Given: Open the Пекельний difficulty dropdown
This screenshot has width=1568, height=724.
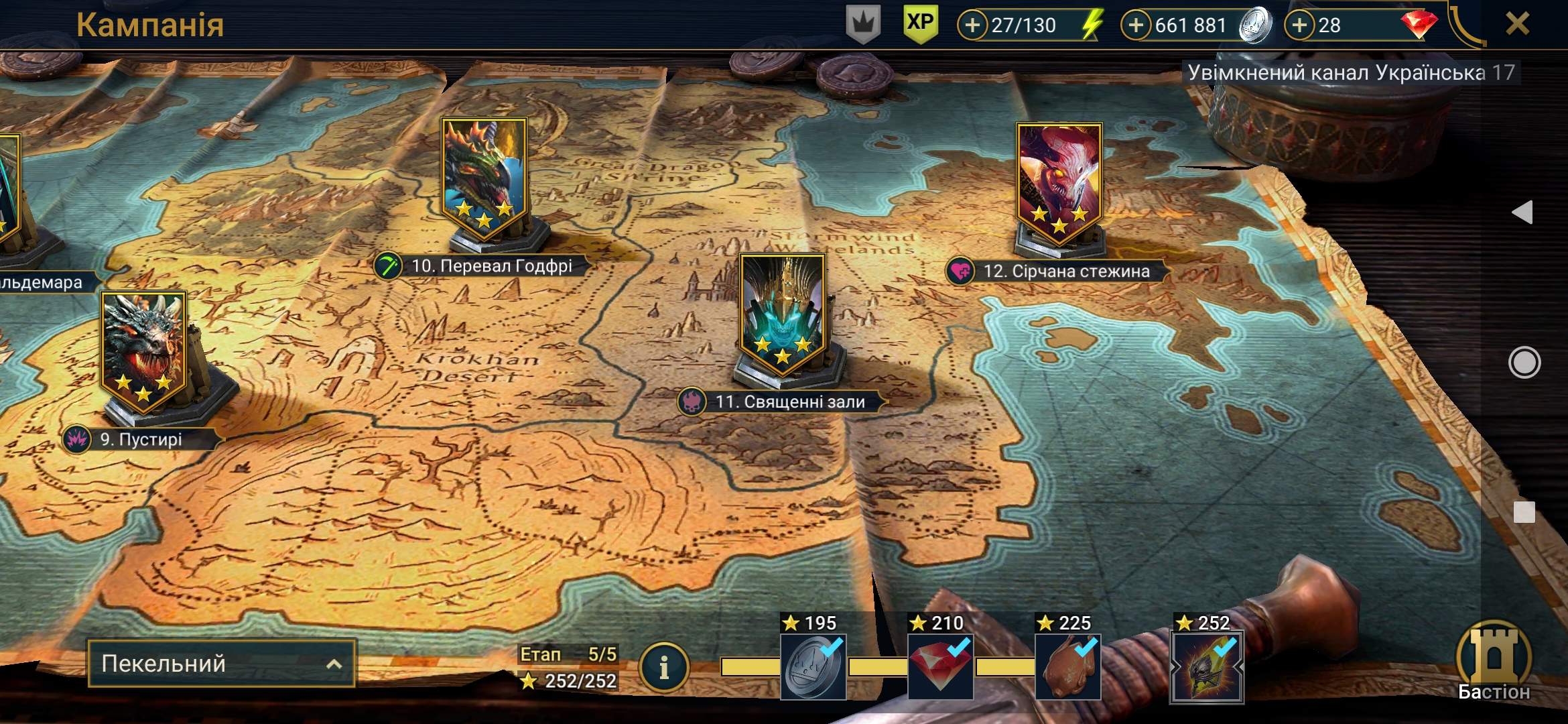Looking at the screenshot, I should click(x=221, y=664).
